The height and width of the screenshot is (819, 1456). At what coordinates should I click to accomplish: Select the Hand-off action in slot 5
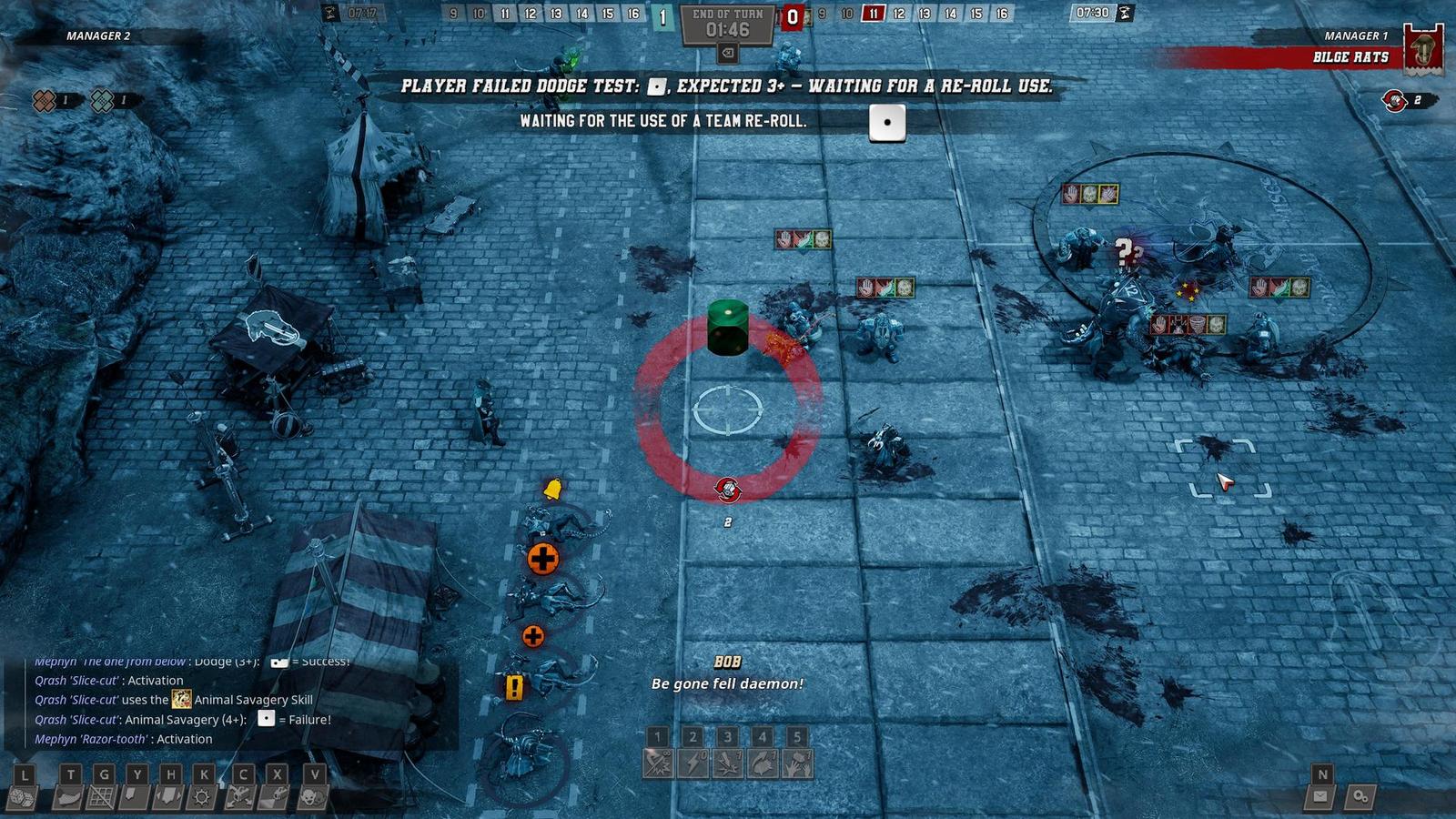(797, 764)
